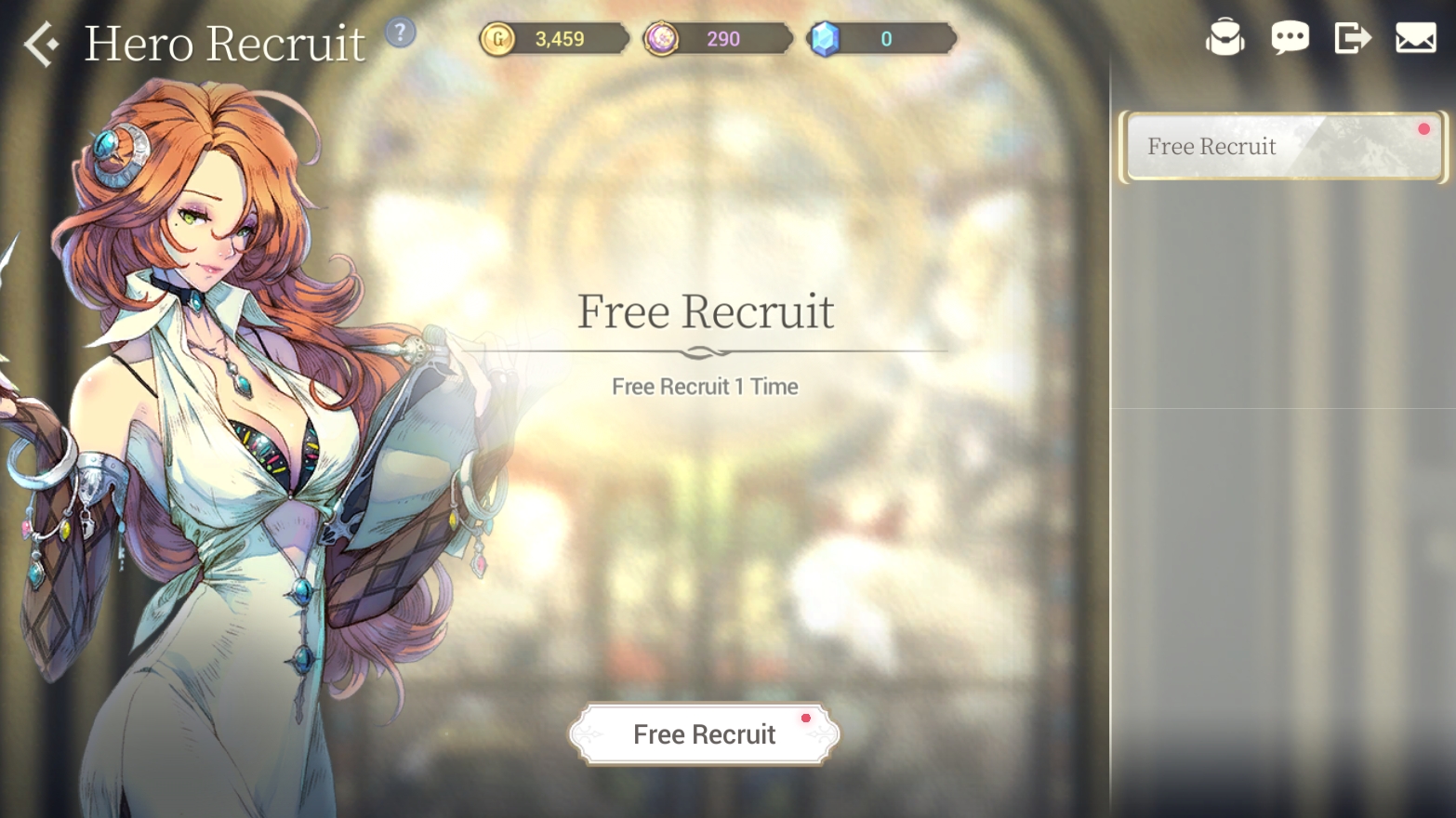Tap the purple coin currency counter
Image resolution: width=1456 pixels, height=818 pixels.
pos(717,39)
